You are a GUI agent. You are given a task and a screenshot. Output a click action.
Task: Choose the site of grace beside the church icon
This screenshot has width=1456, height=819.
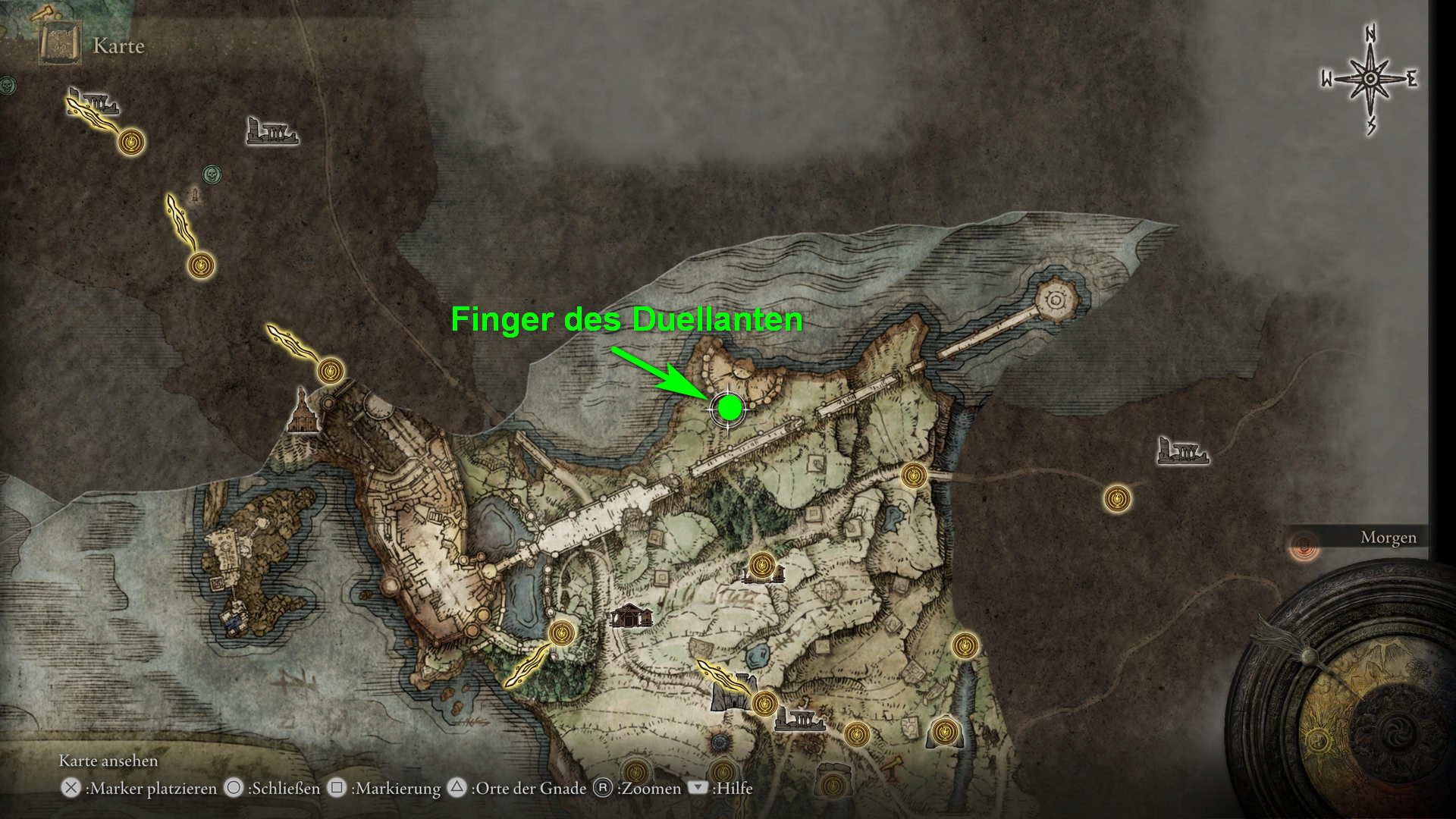[331, 371]
